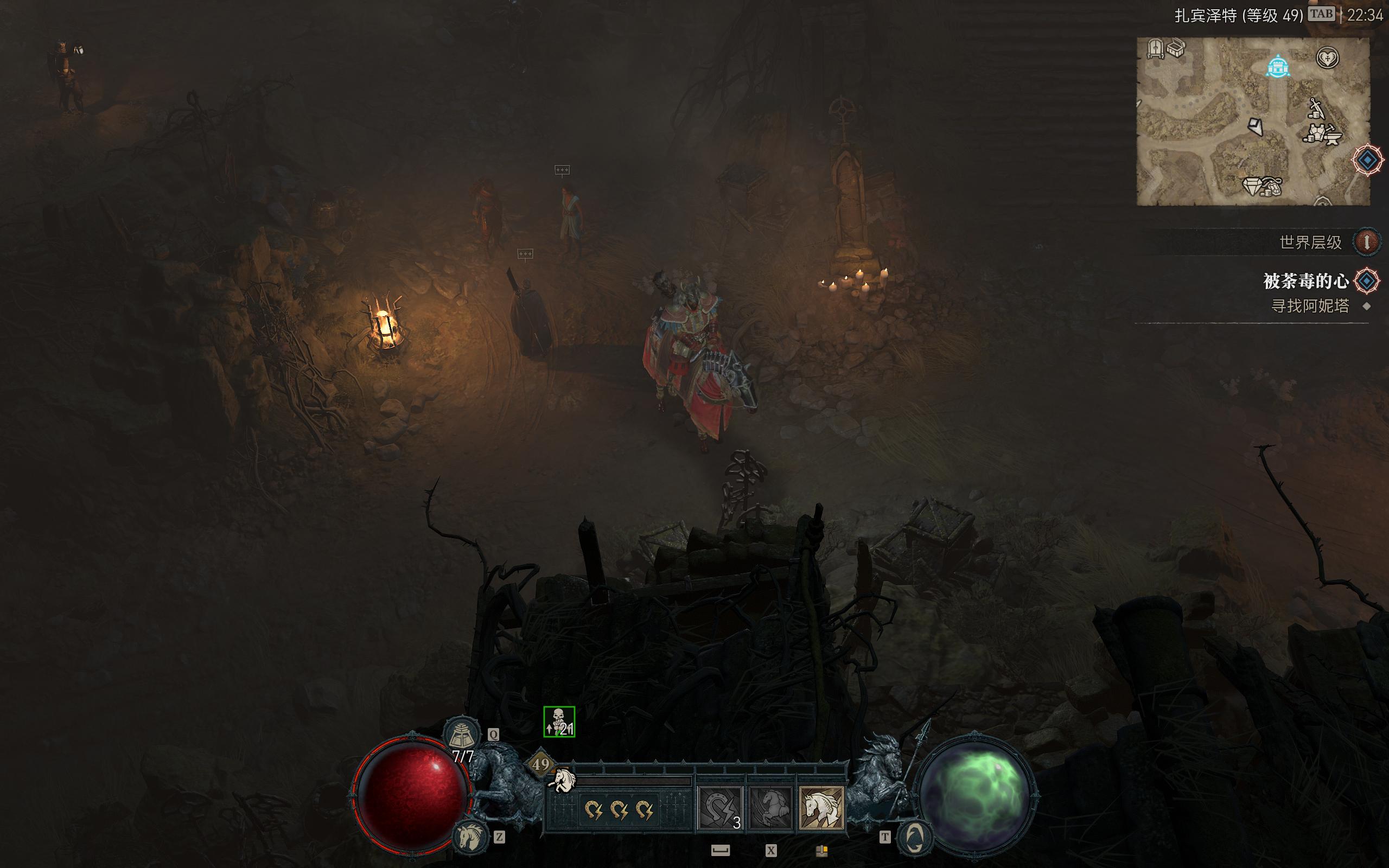Click the quest objective 寻找阿妮塔
Screen dimensions: 1389x868
(x=1310, y=306)
